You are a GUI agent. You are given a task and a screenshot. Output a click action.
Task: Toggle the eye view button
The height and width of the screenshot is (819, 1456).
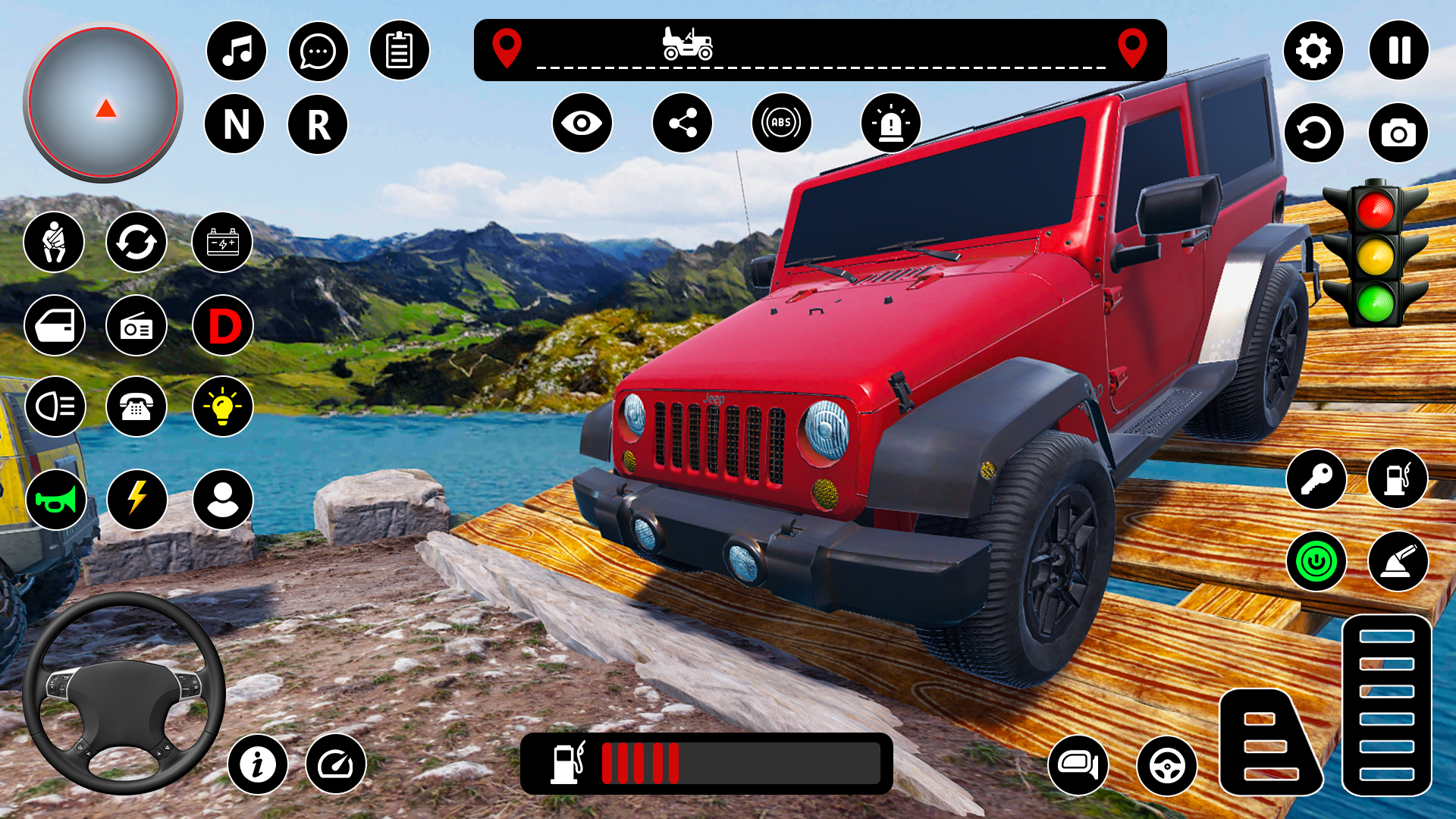582,123
